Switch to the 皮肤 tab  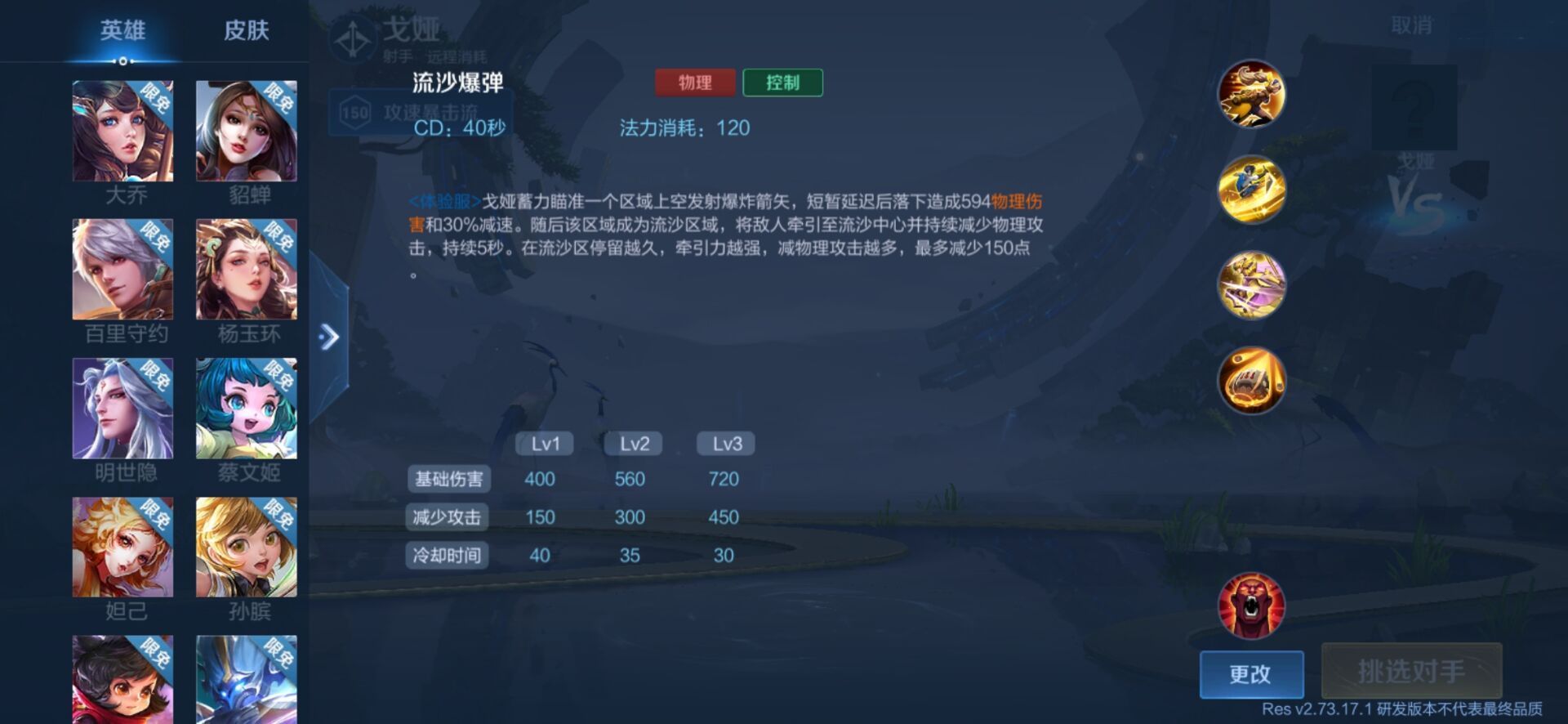pos(245,31)
